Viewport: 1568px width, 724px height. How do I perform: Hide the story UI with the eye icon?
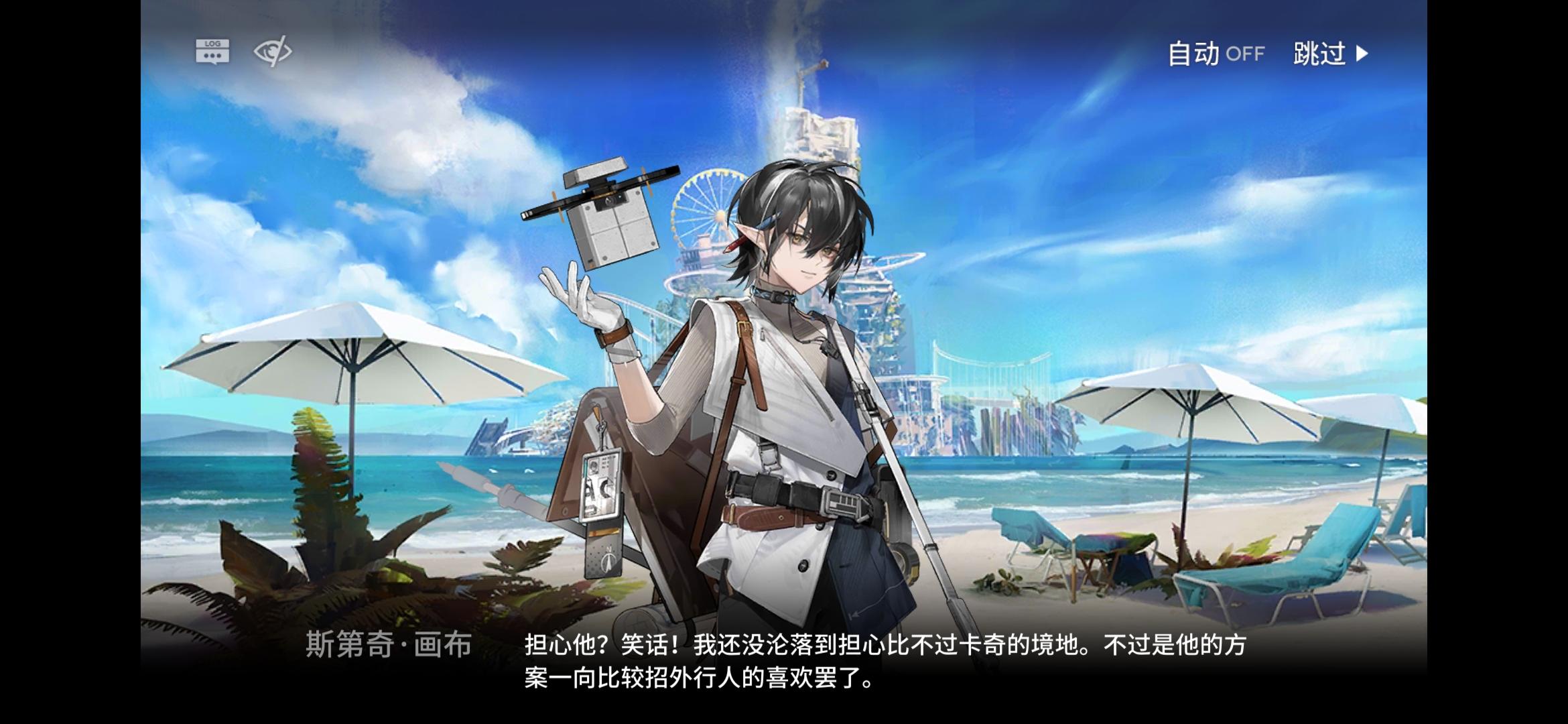point(273,51)
